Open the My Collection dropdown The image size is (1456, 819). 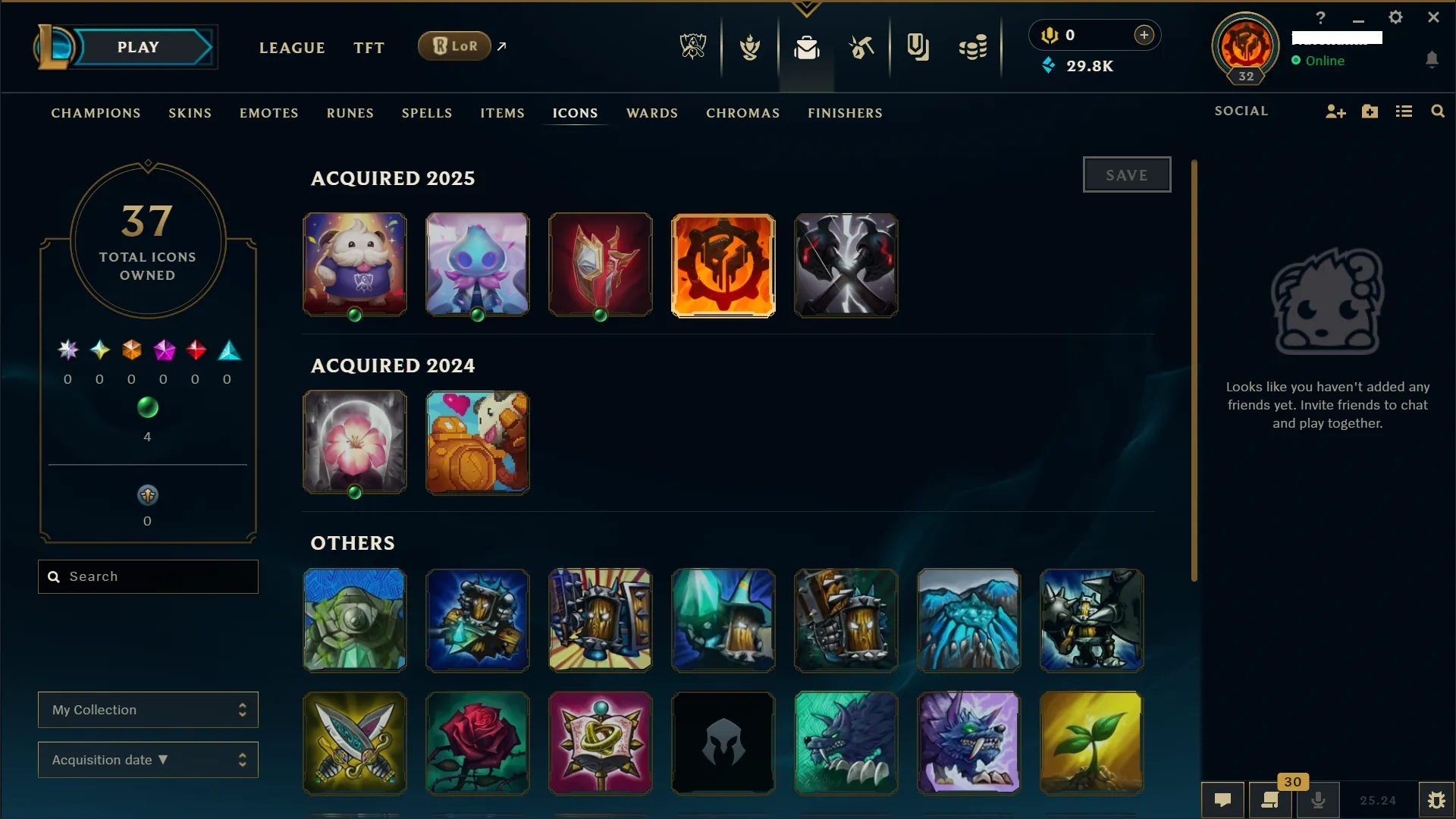(148, 710)
